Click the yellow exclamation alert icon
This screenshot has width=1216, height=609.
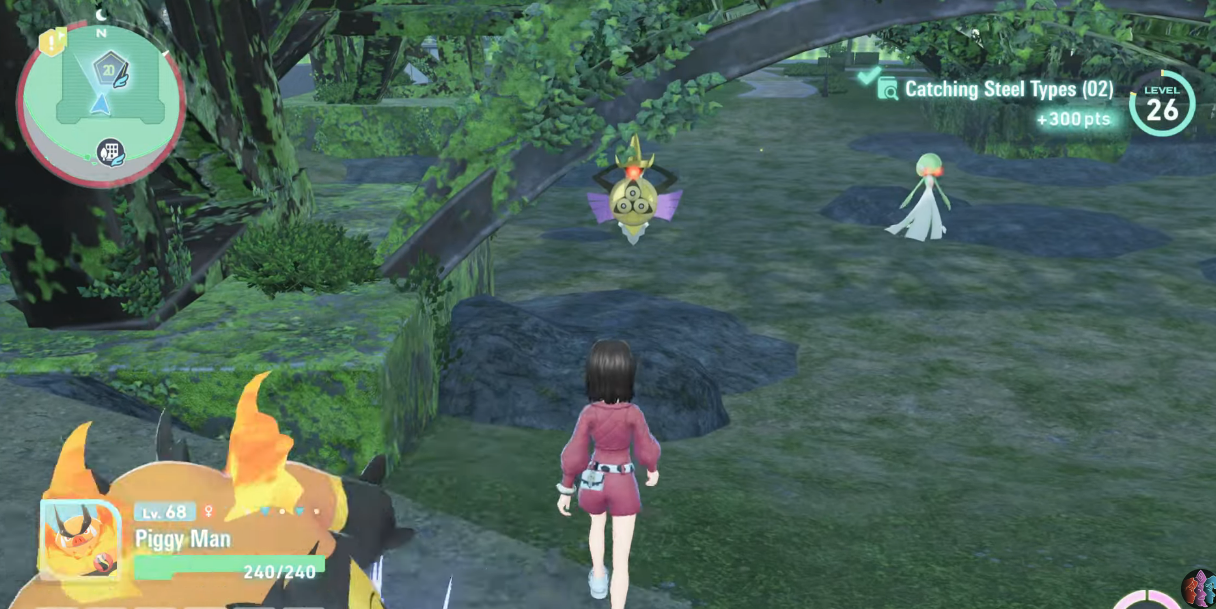[x=51, y=42]
